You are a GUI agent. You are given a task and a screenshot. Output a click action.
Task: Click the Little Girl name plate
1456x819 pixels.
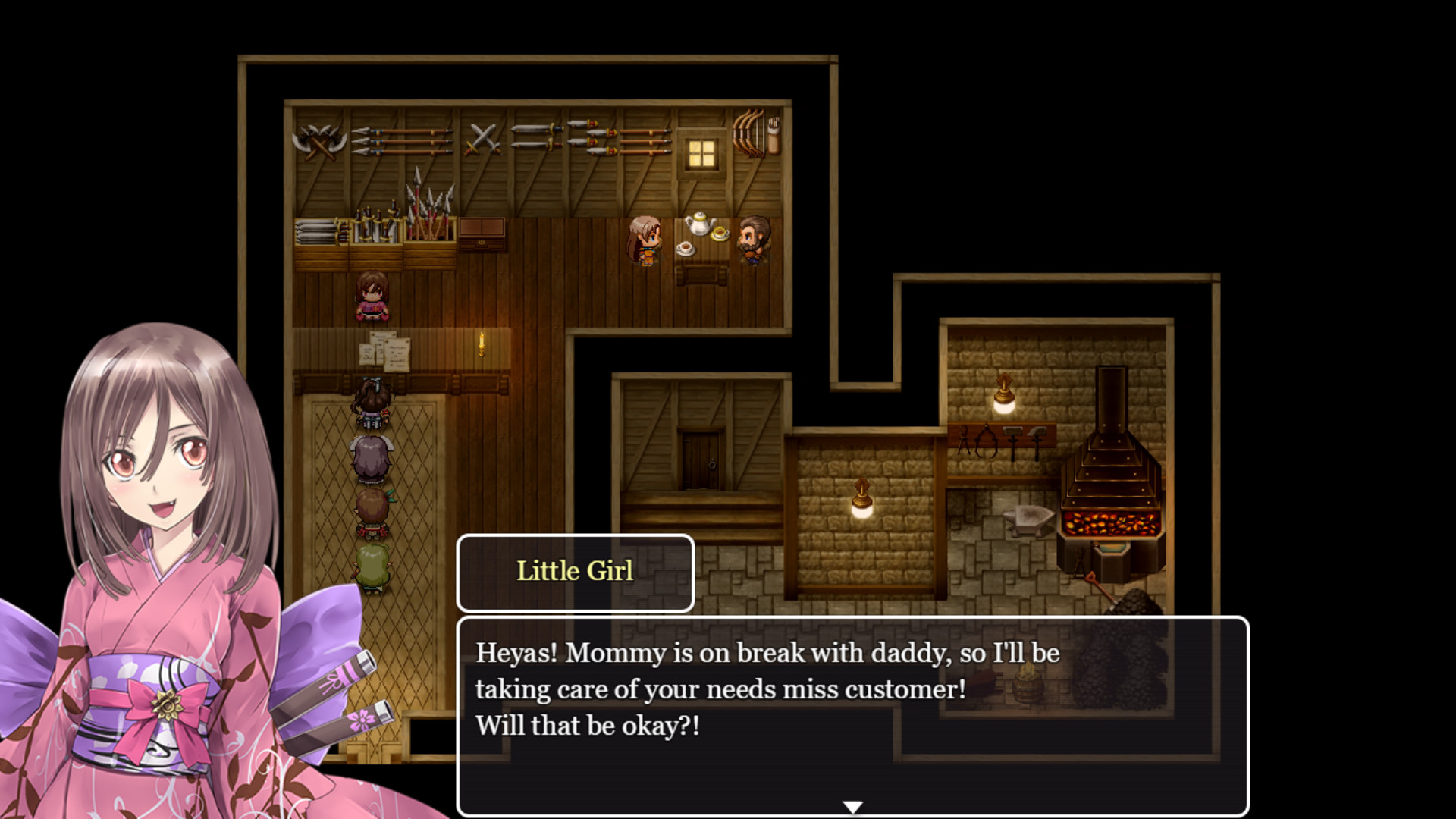pos(574,573)
